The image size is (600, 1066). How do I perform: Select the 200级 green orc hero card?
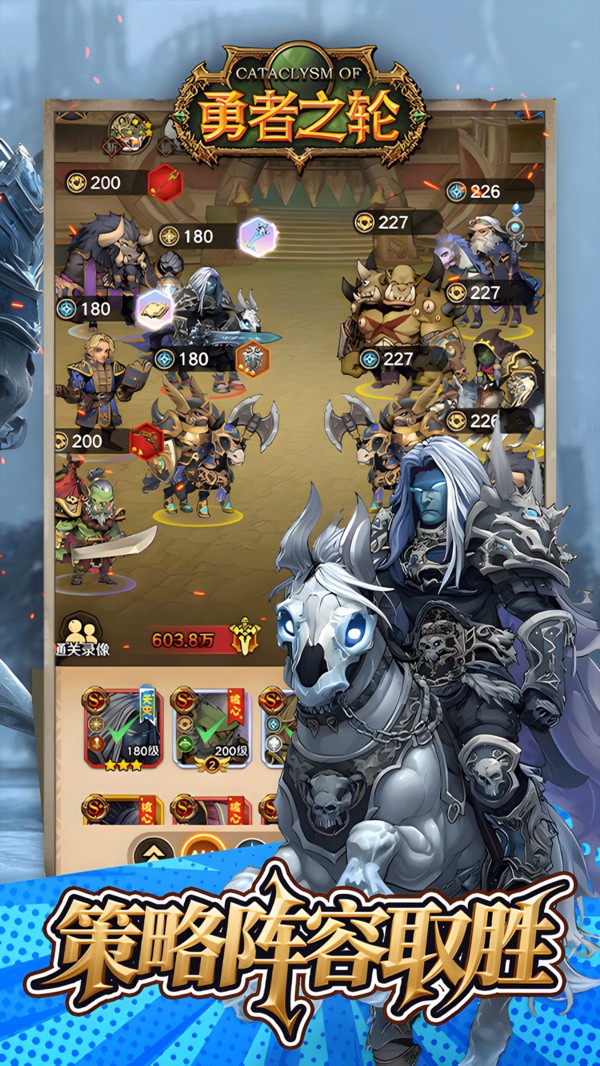click(209, 724)
